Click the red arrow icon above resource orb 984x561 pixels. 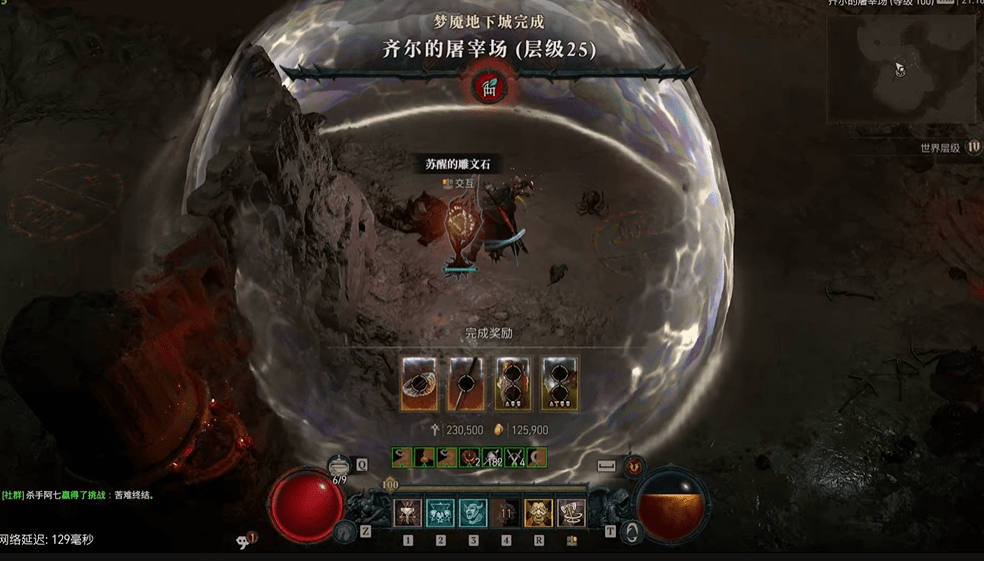pos(634,466)
